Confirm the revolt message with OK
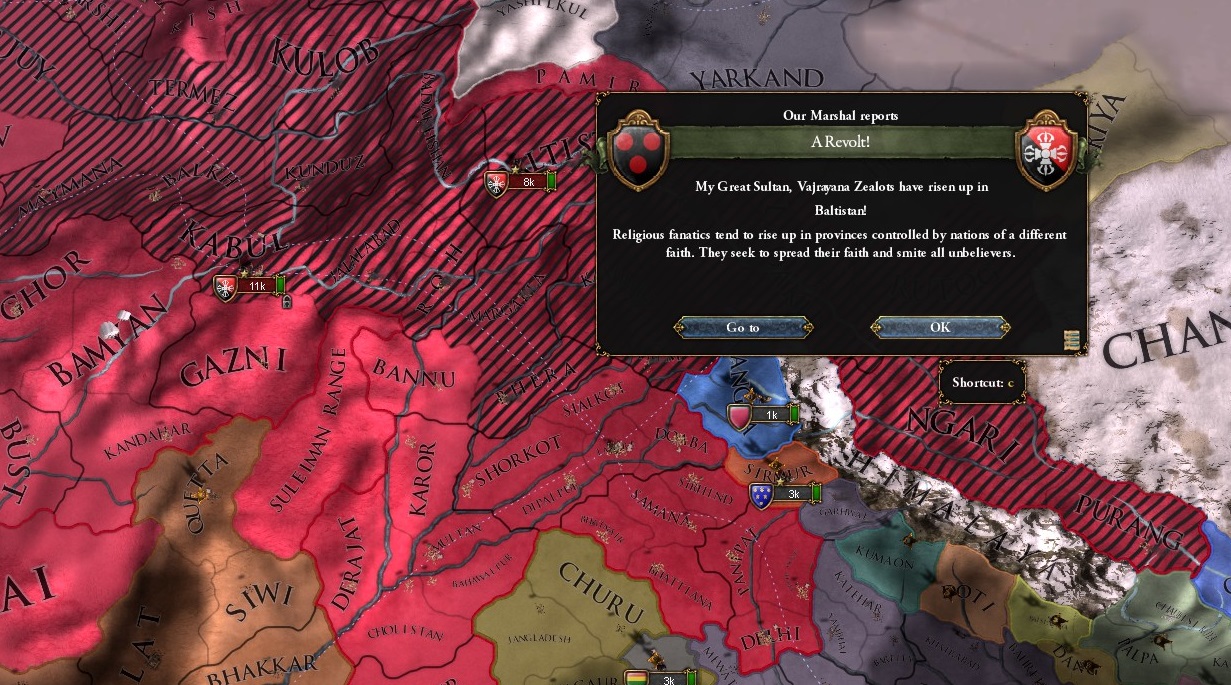This screenshot has width=1231, height=685. (940, 327)
